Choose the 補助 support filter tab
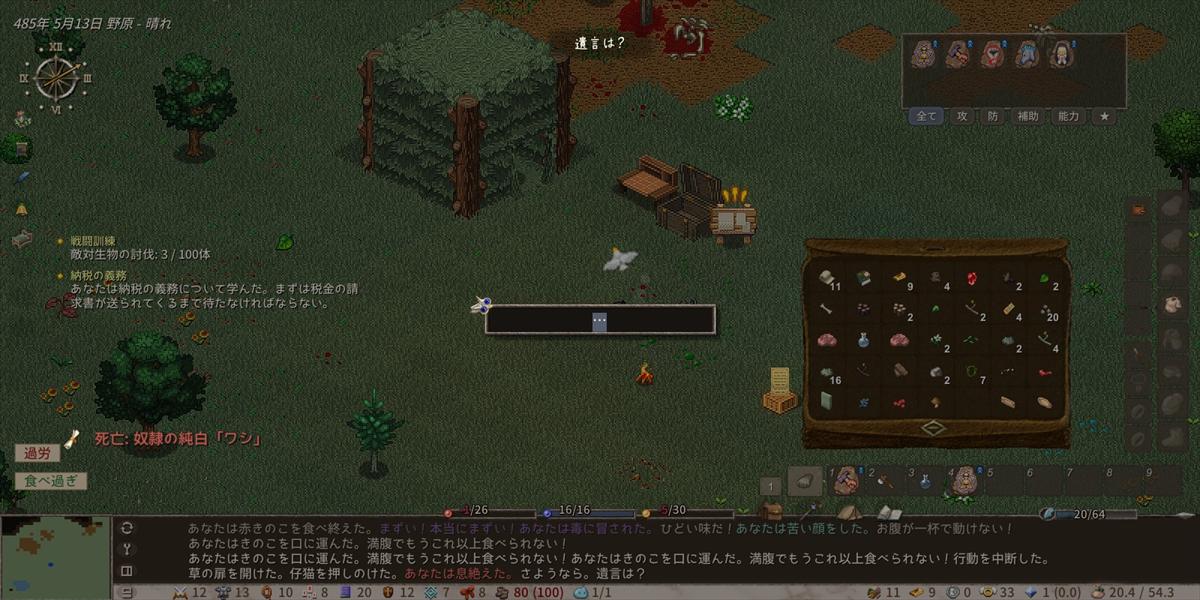1200x600 pixels. (1028, 116)
